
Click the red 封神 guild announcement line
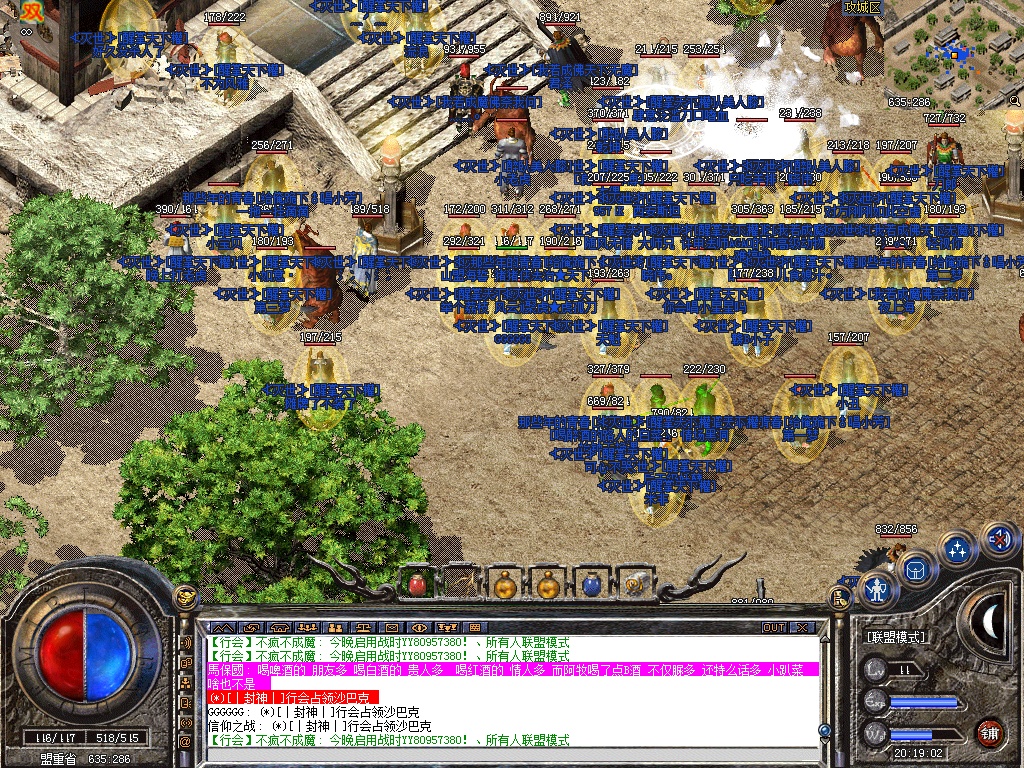292,697
